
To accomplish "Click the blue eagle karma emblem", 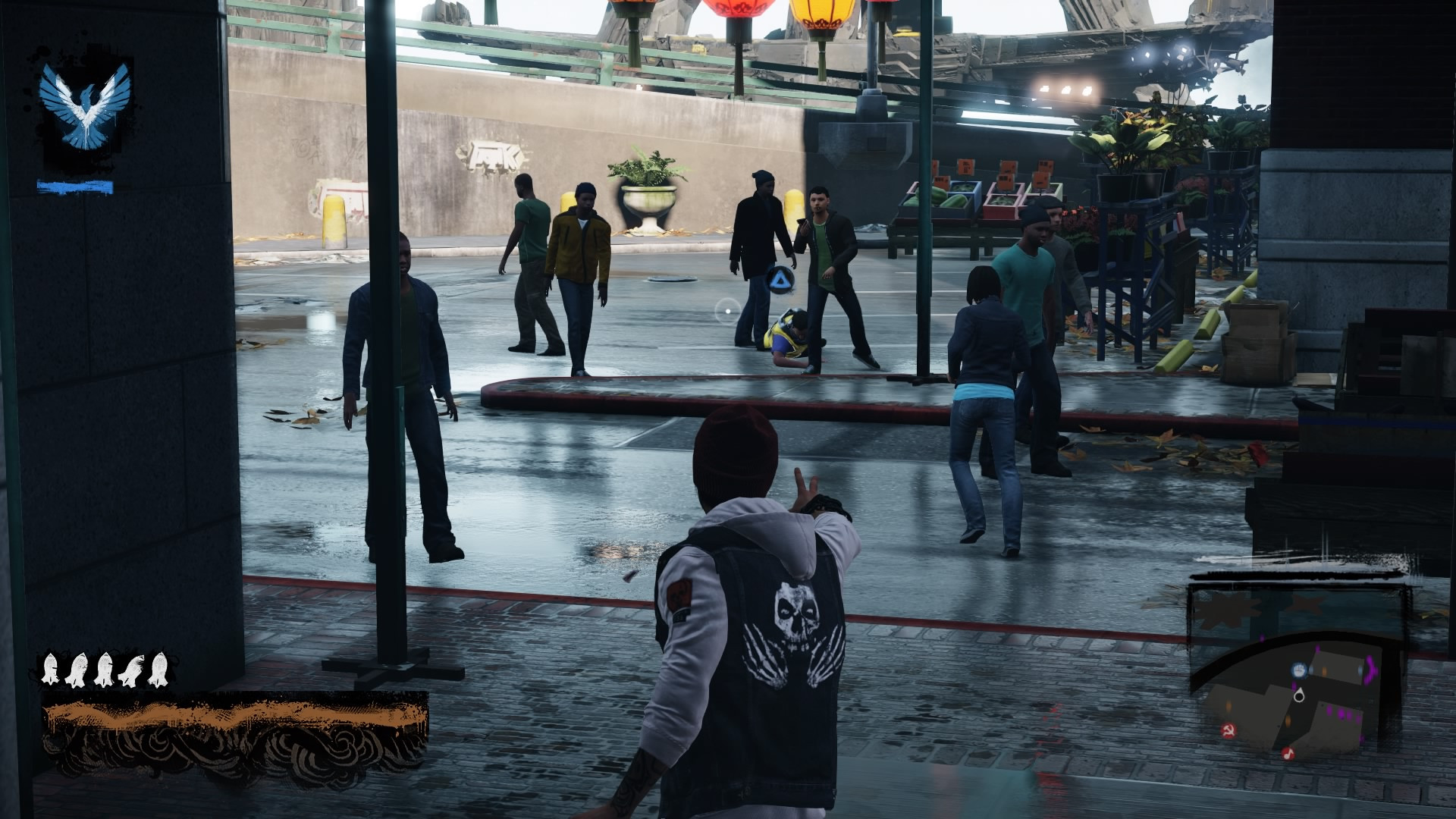I will click(x=86, y=106).
